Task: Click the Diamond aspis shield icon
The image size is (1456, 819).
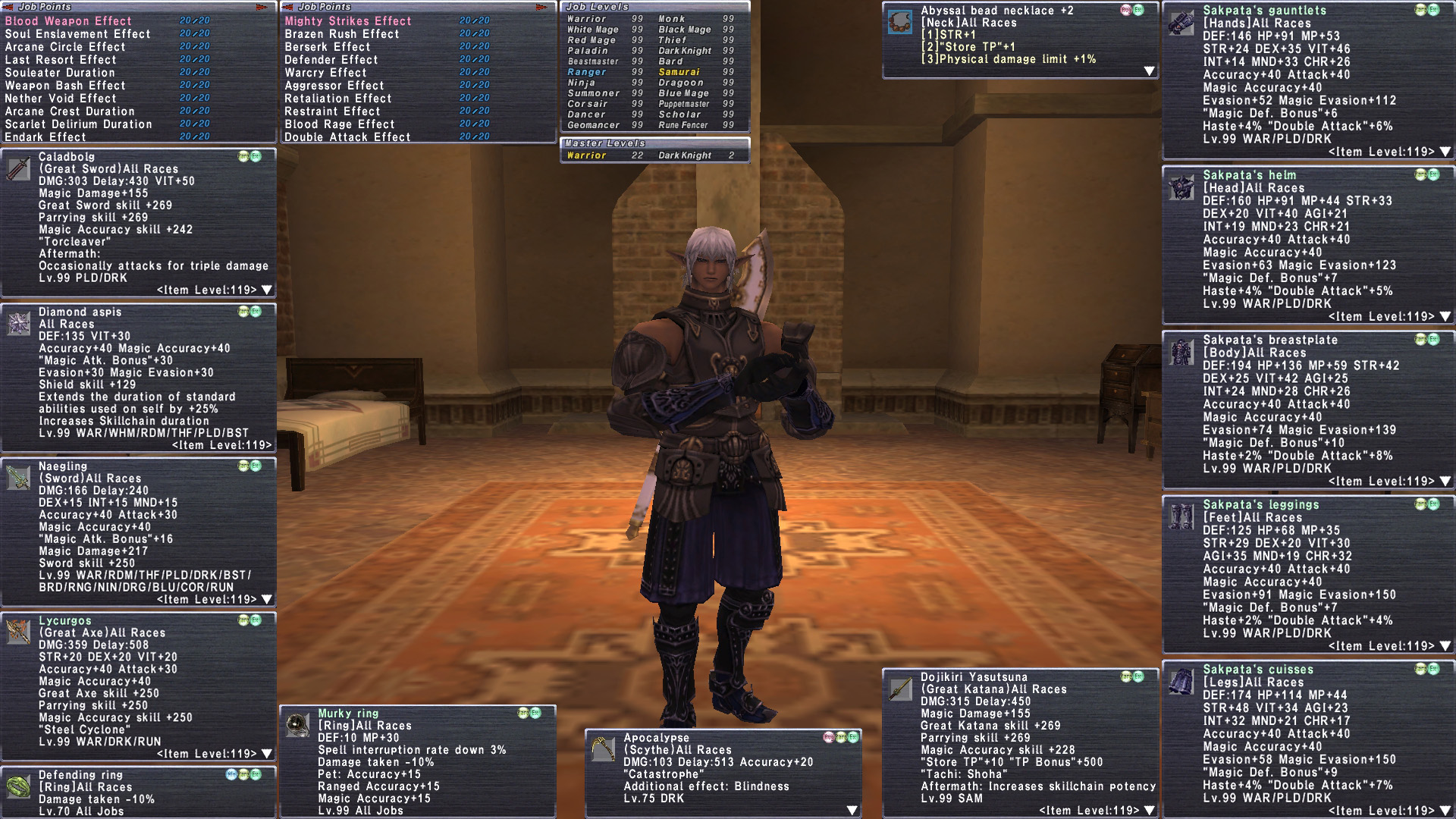Action: click(18, 324)
